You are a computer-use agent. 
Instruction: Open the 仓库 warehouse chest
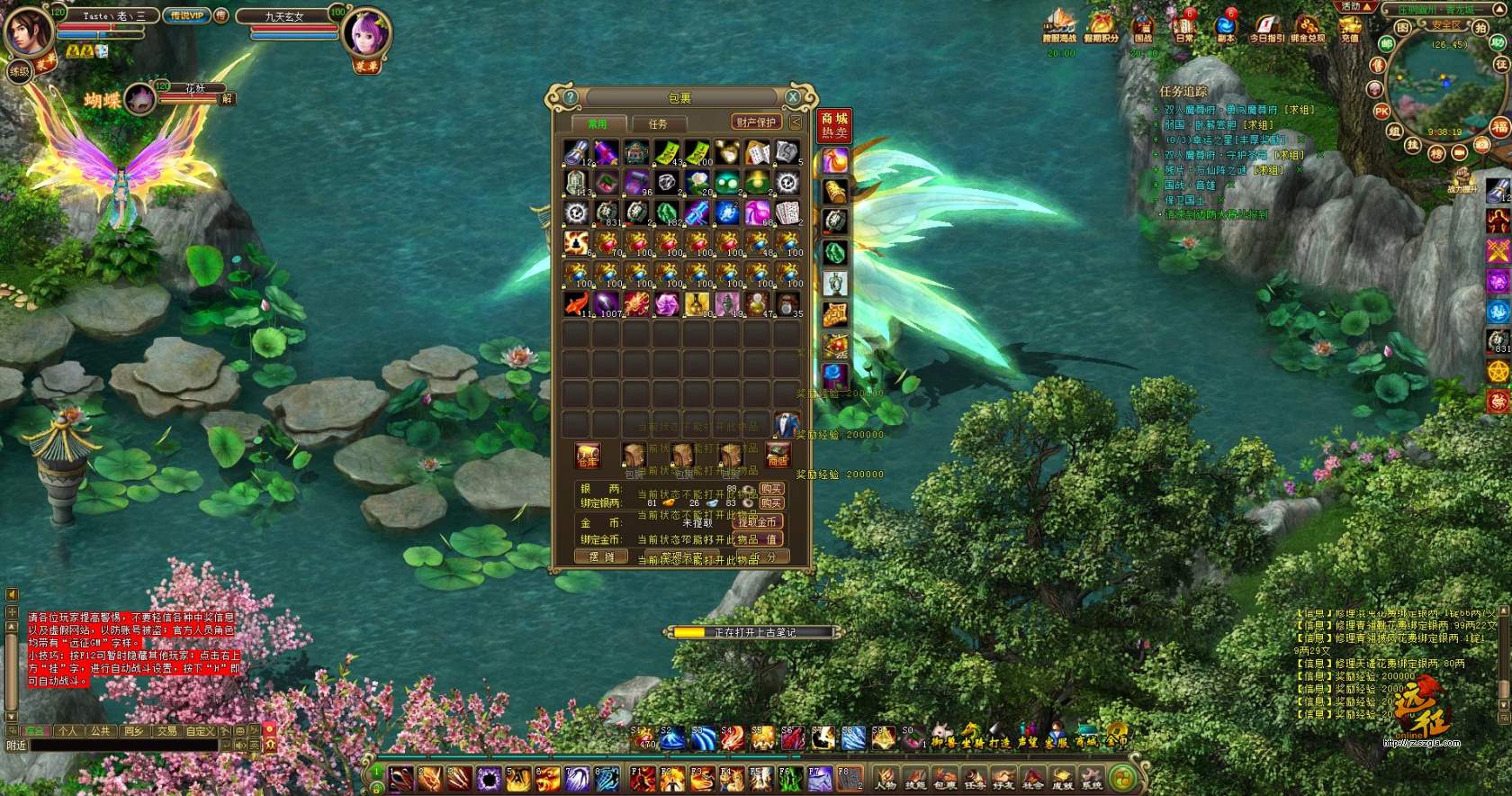point(588,456)
